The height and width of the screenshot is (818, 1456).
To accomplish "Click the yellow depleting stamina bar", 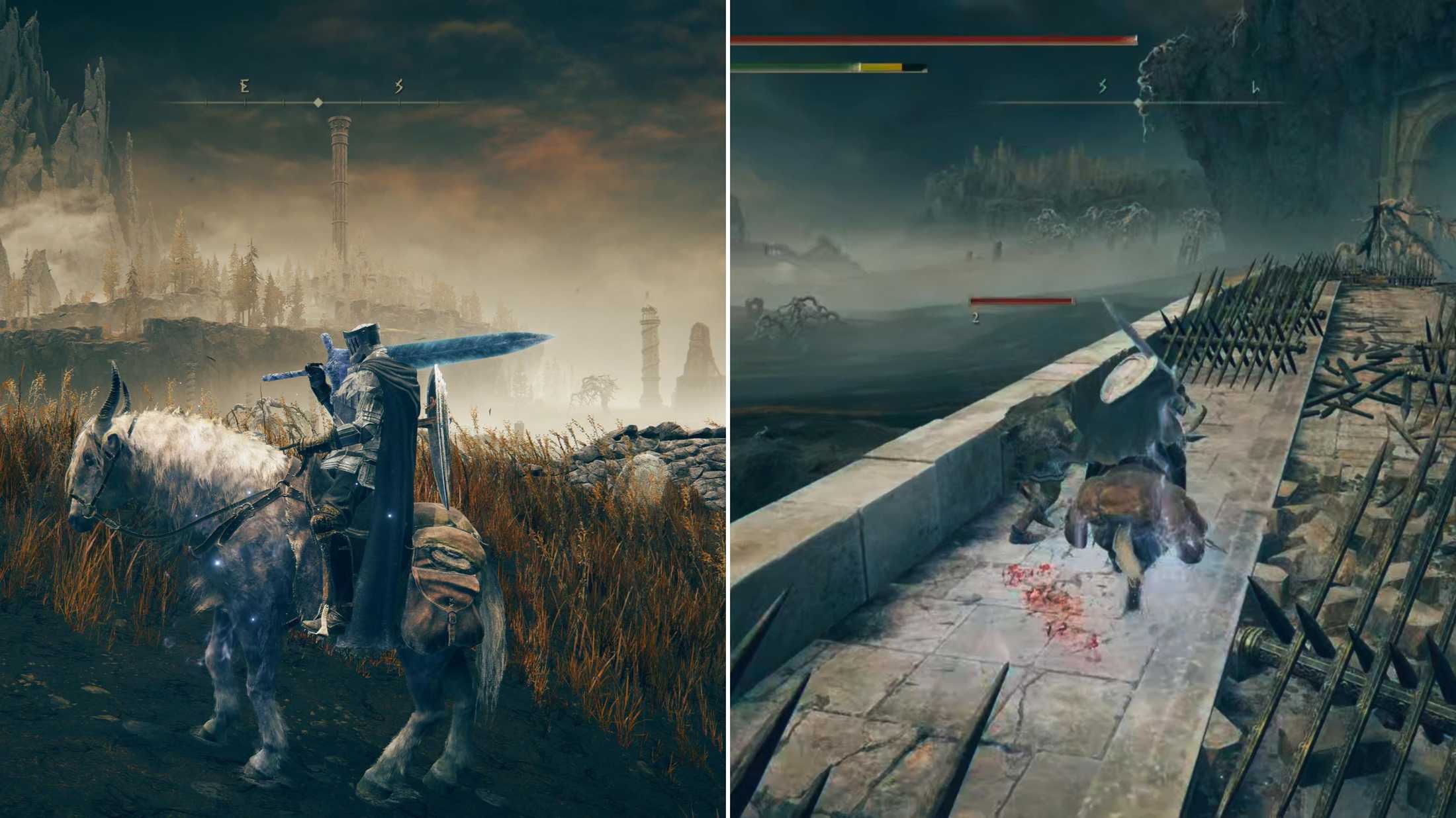I will pos(880,66).
